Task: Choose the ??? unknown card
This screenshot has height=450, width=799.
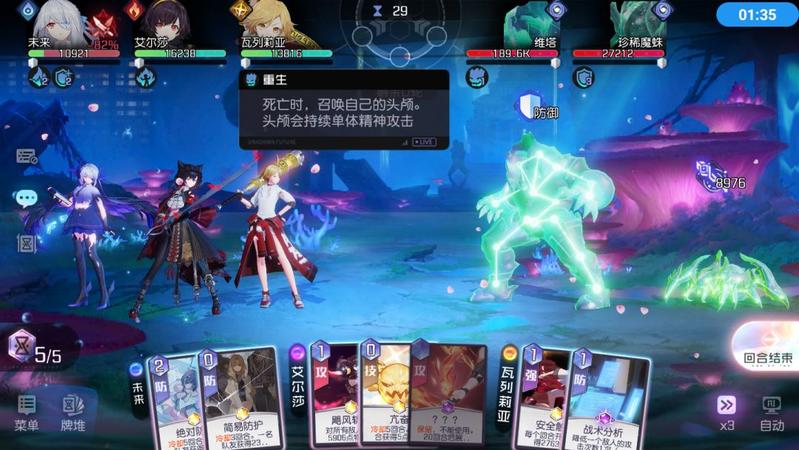Action: point(447,393)
